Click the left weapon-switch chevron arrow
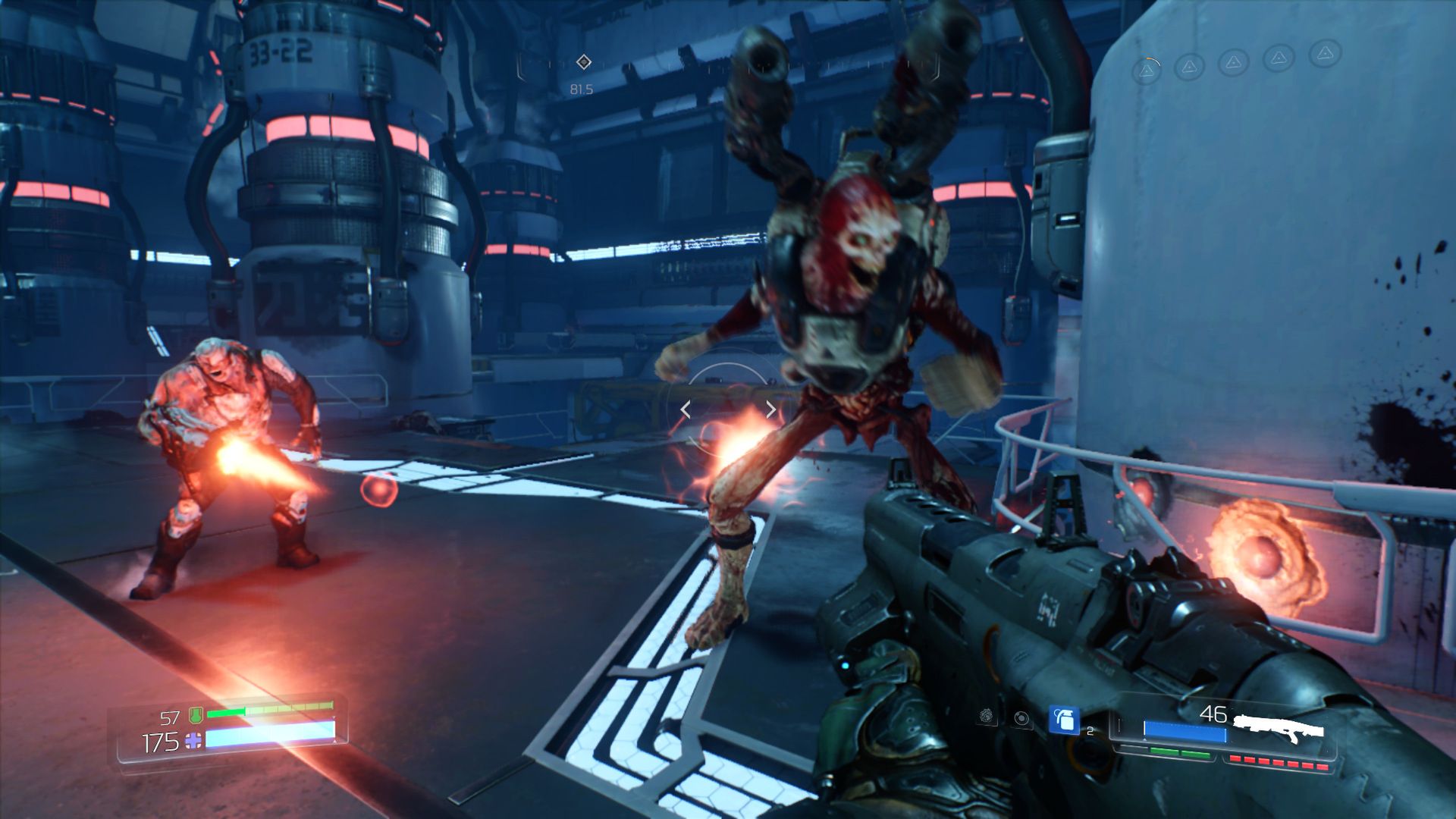 coord(685,409)
